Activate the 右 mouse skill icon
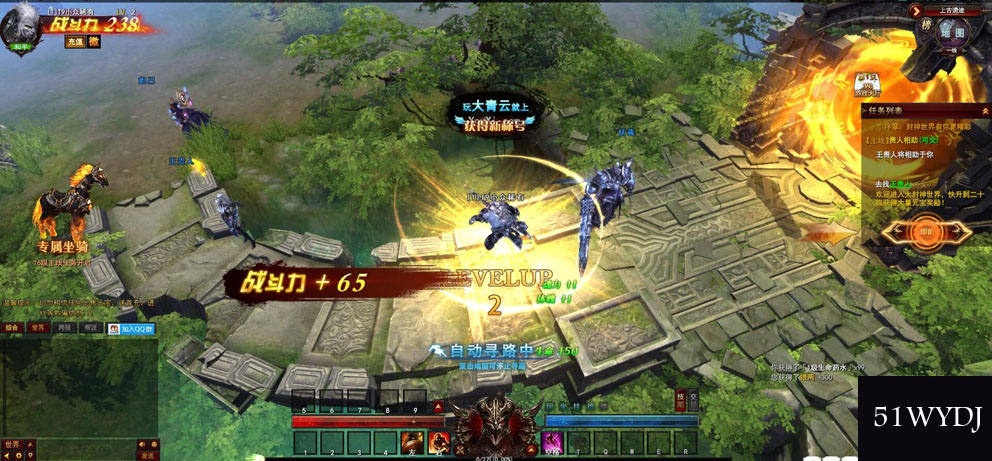This screenshot has width=992, height=461. [x=437, y=441]
